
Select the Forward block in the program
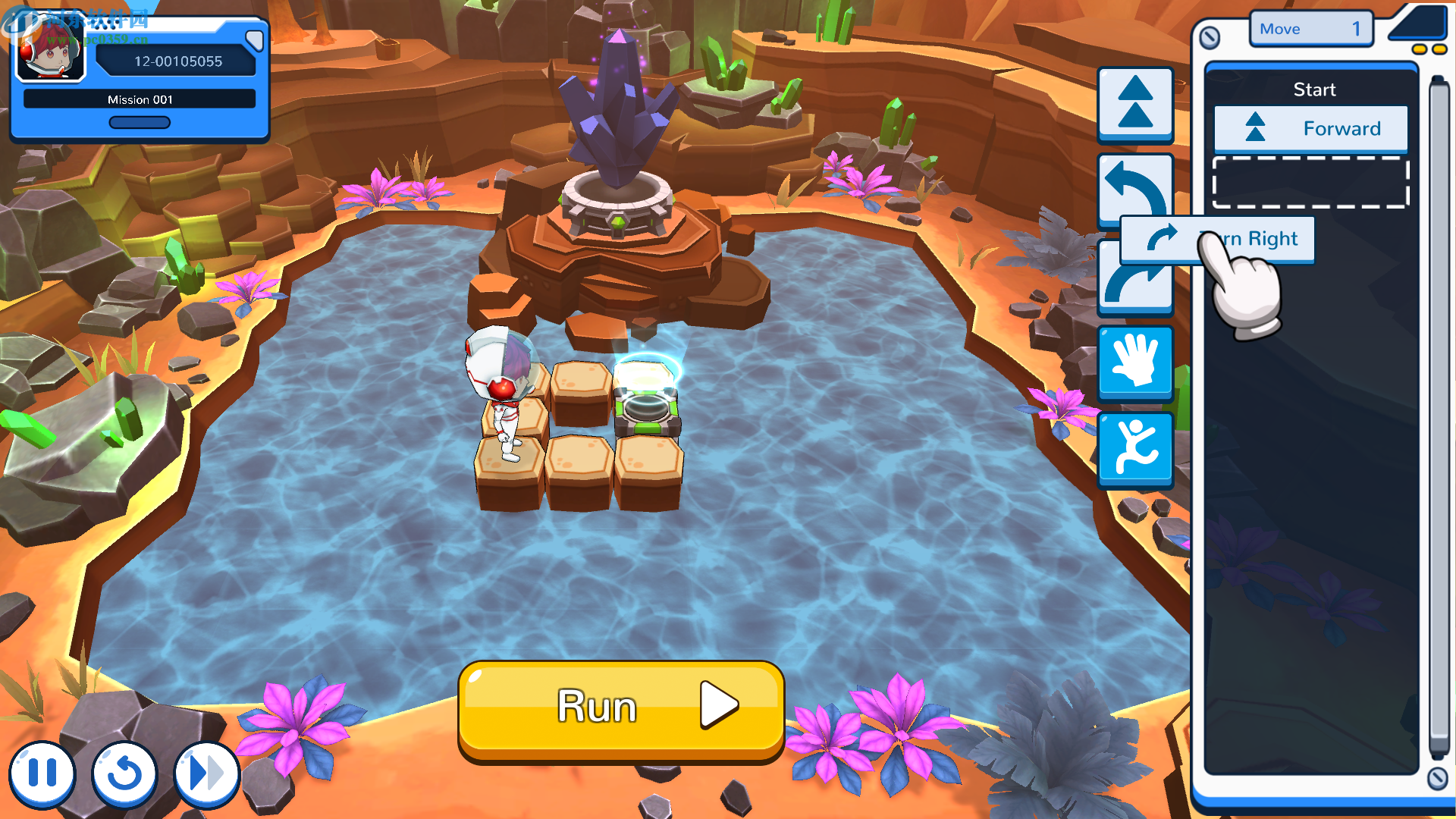[1310, 129]
